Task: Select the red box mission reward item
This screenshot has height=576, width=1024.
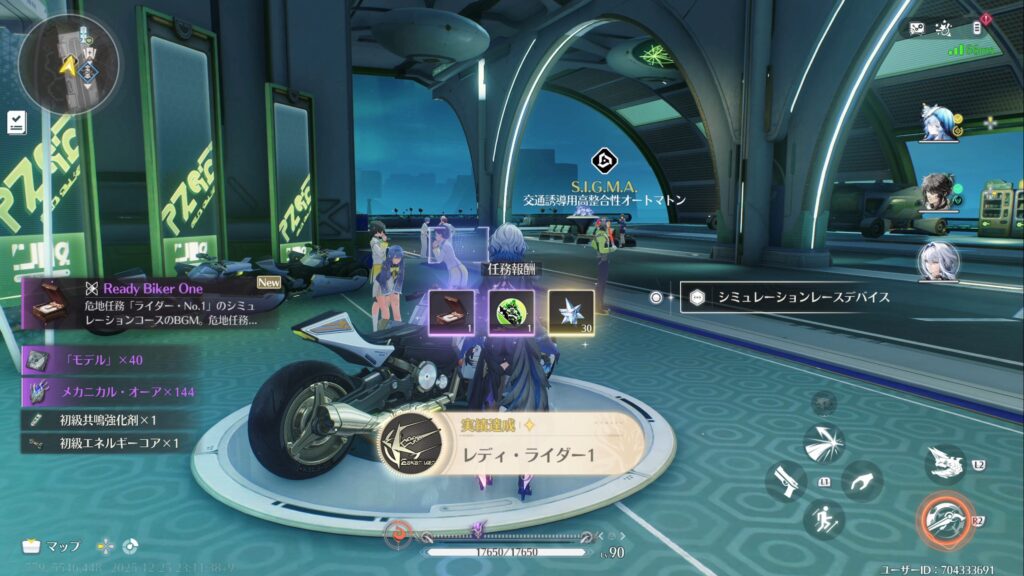Action: pos(451,312)
